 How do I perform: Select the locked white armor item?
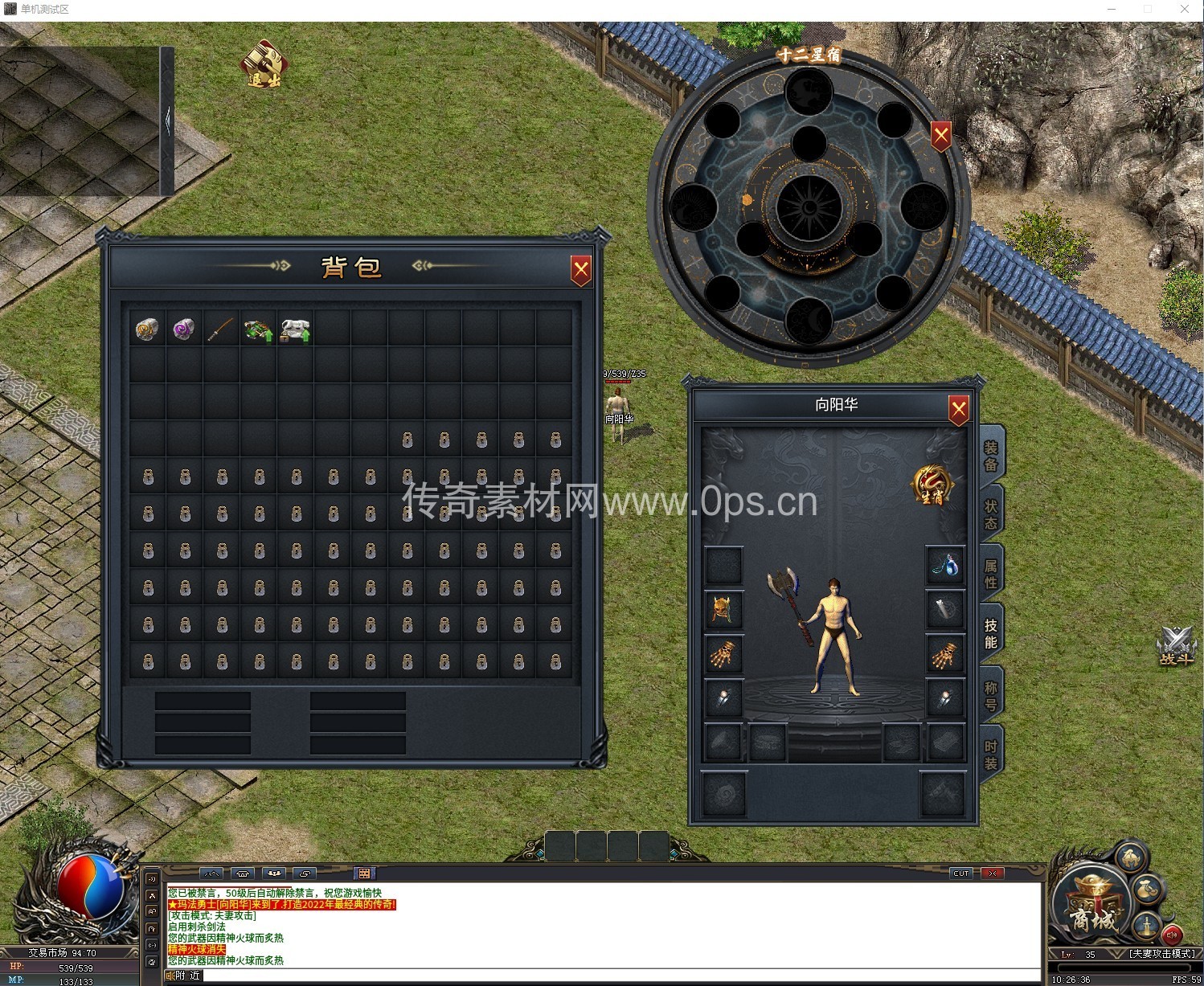pyautogui.click(x=295, y=329)
